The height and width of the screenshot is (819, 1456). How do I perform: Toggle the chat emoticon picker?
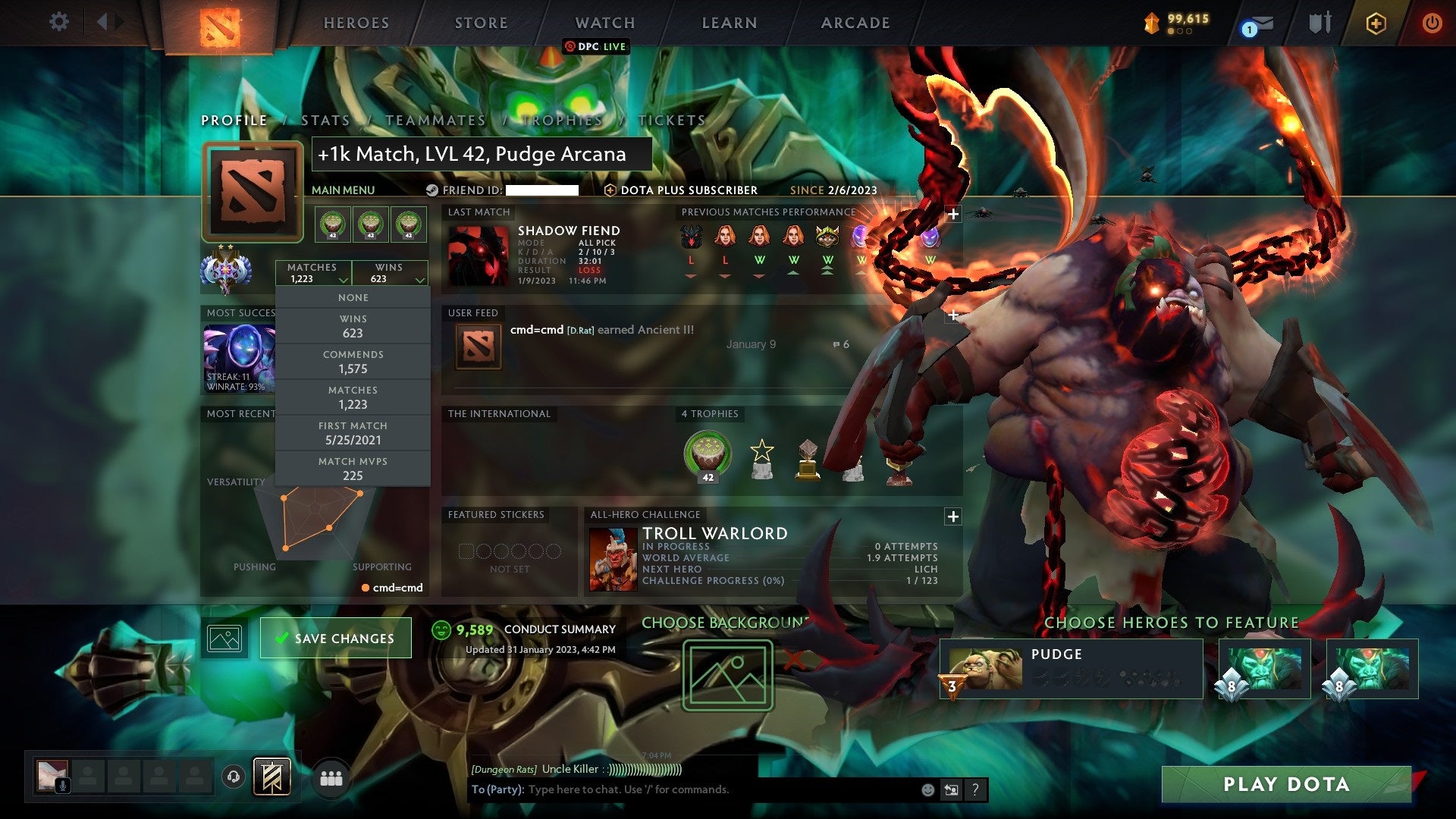tap(927, 790)
